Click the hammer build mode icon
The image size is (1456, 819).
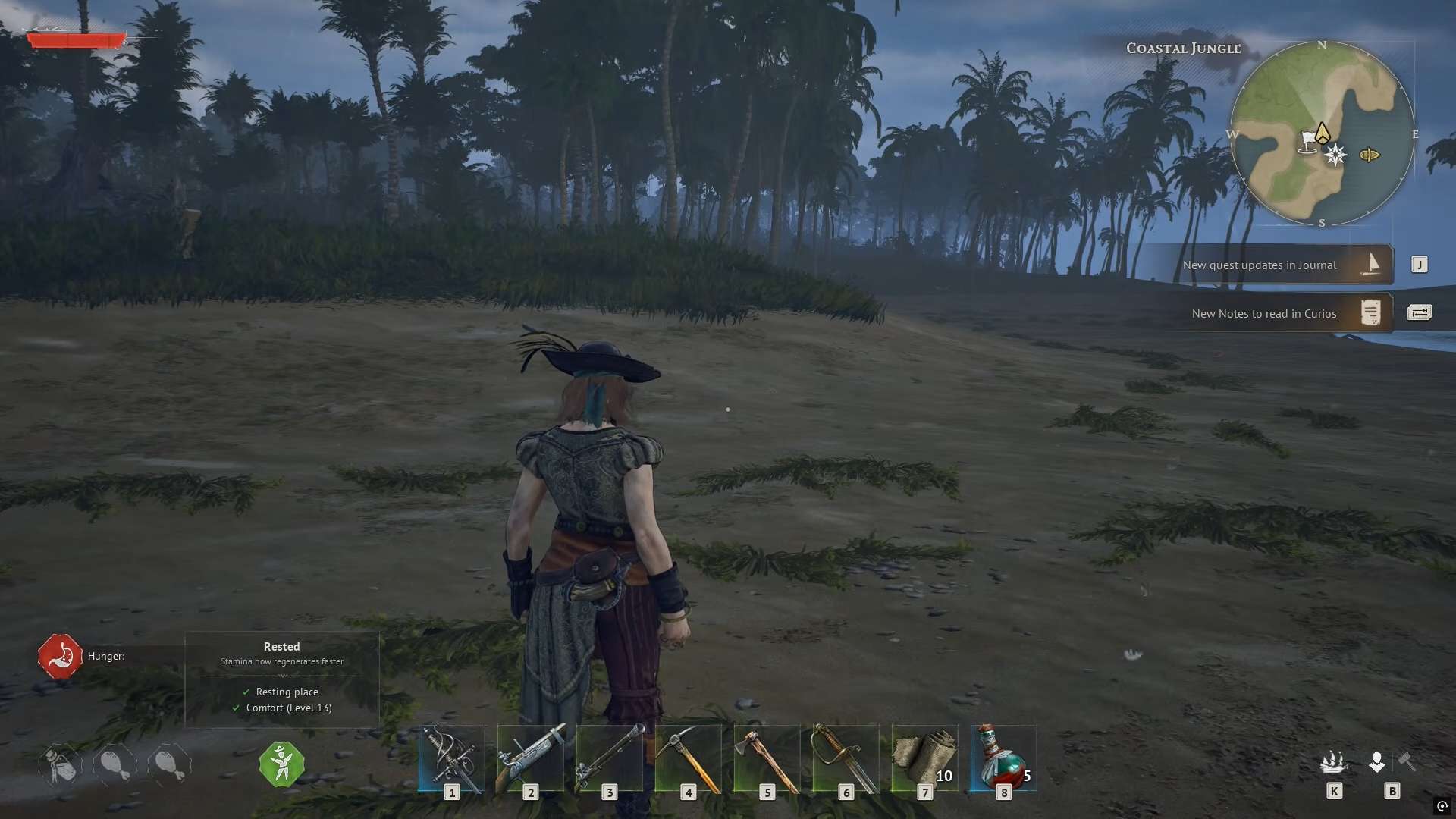coord(1407,761)
